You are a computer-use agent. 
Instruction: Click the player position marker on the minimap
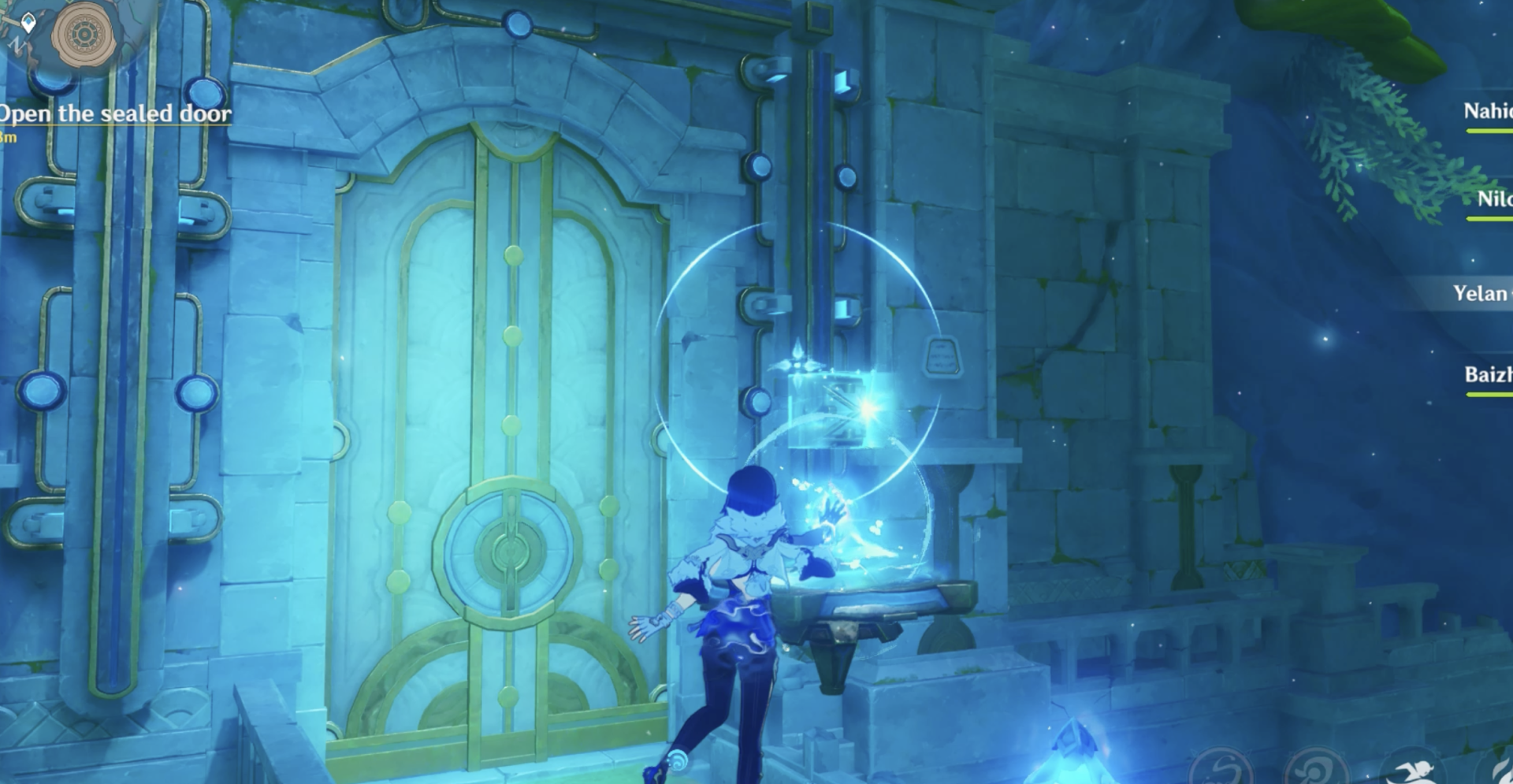pos(28,22)
